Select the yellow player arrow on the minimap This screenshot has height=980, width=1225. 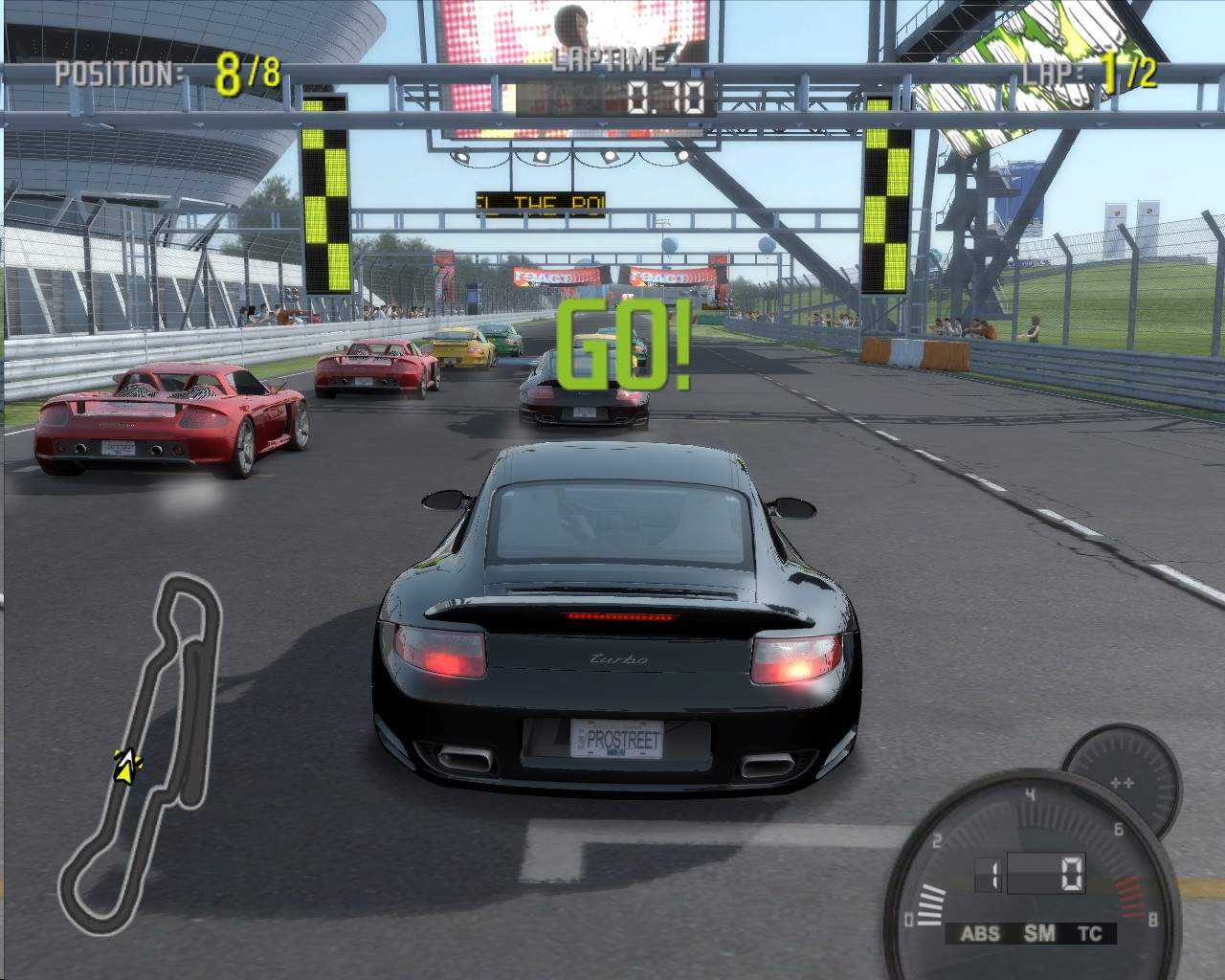click(x=125, y=765)
